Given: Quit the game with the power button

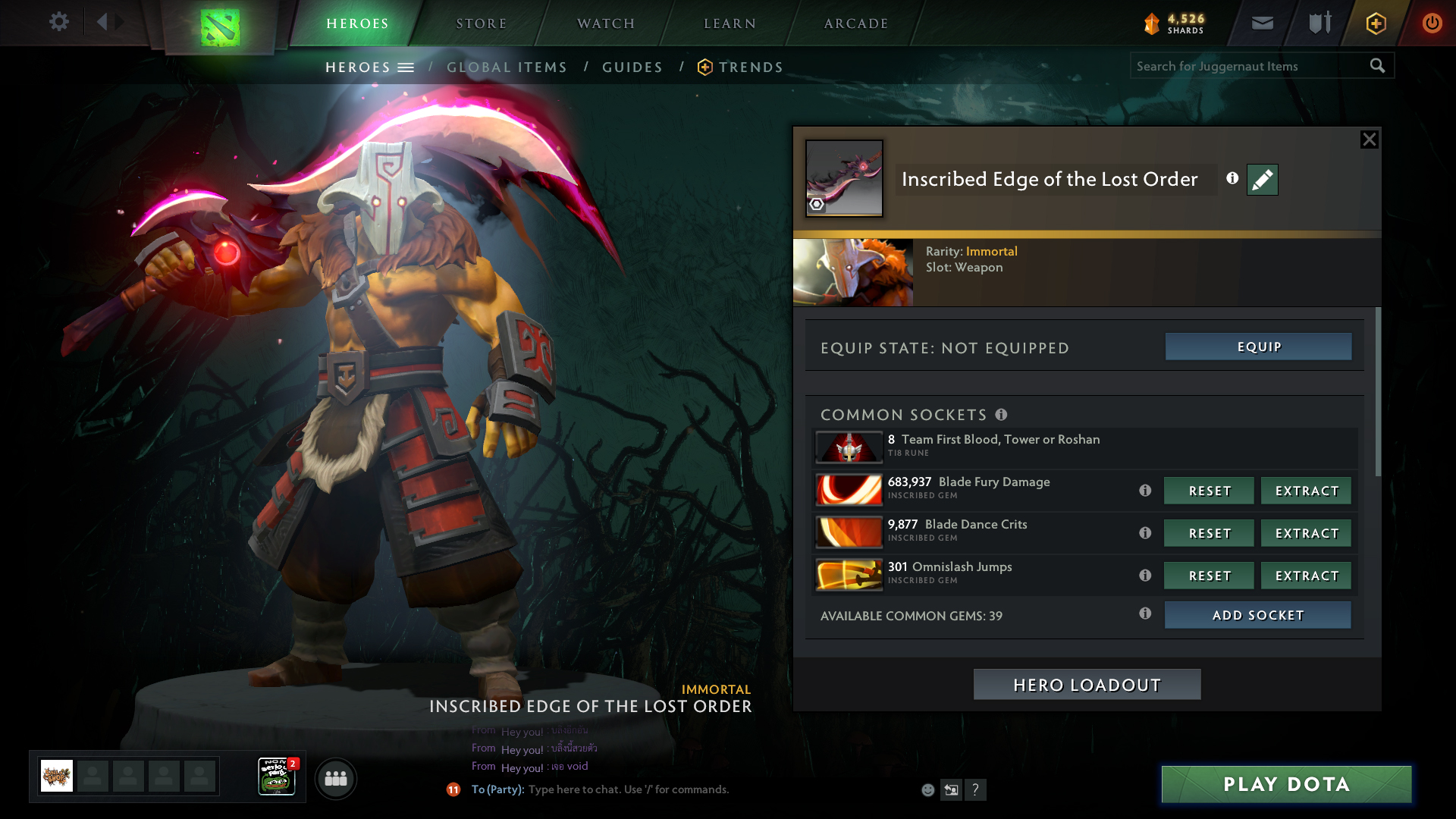Looking at the screenshot, I should click(x=1432, y=23).
